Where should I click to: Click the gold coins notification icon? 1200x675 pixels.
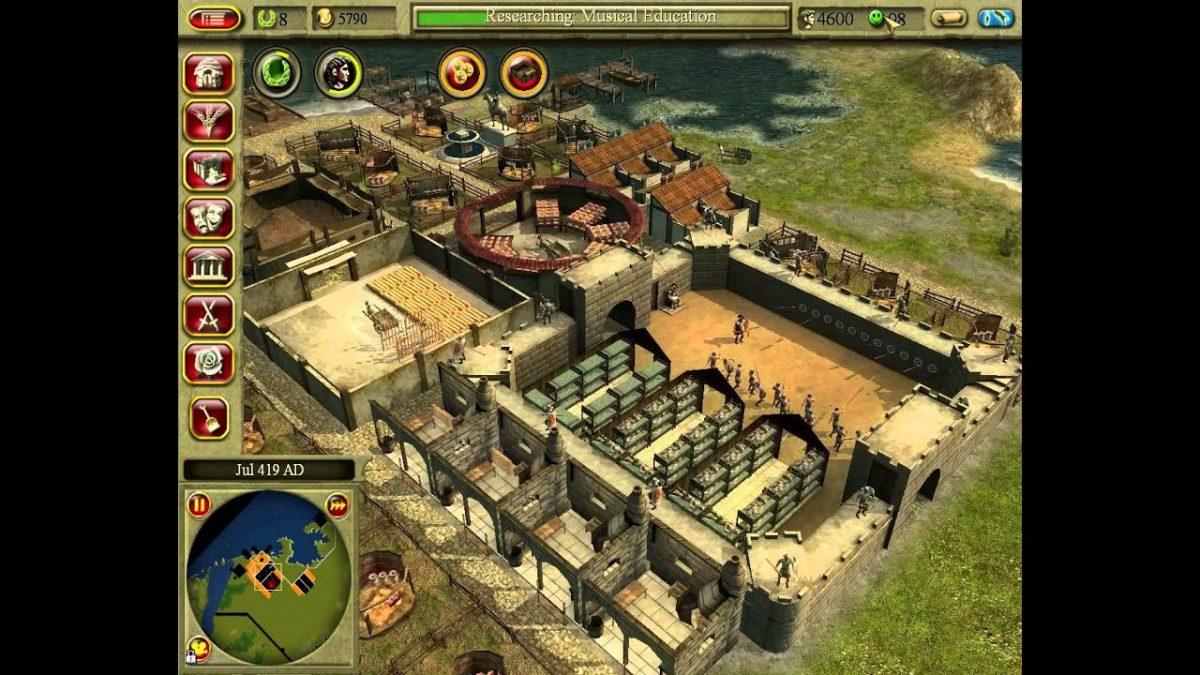coord(462,72)
